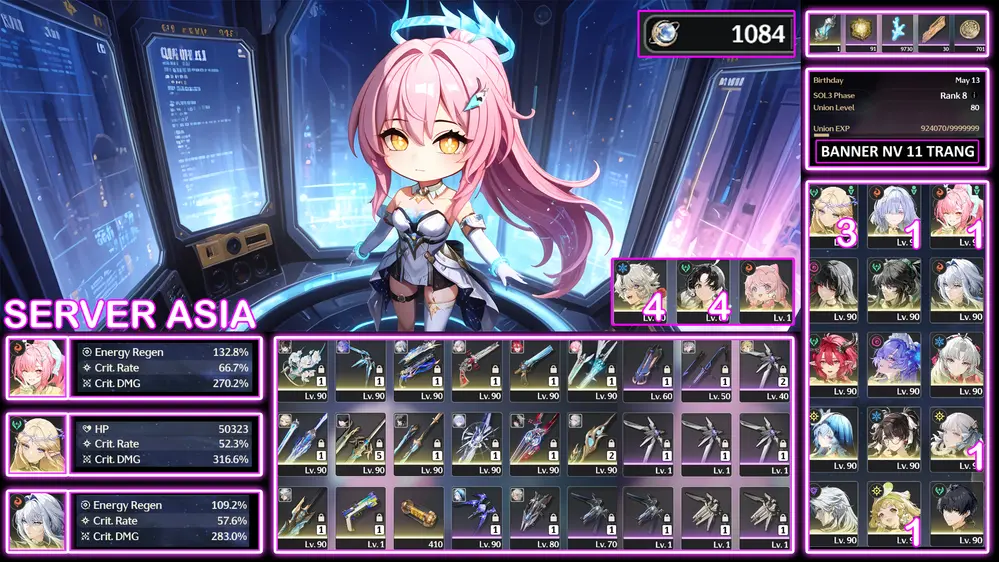Select the black-haired character in the bottom roster row
The image size is (999, 562).
click(954, 512)
